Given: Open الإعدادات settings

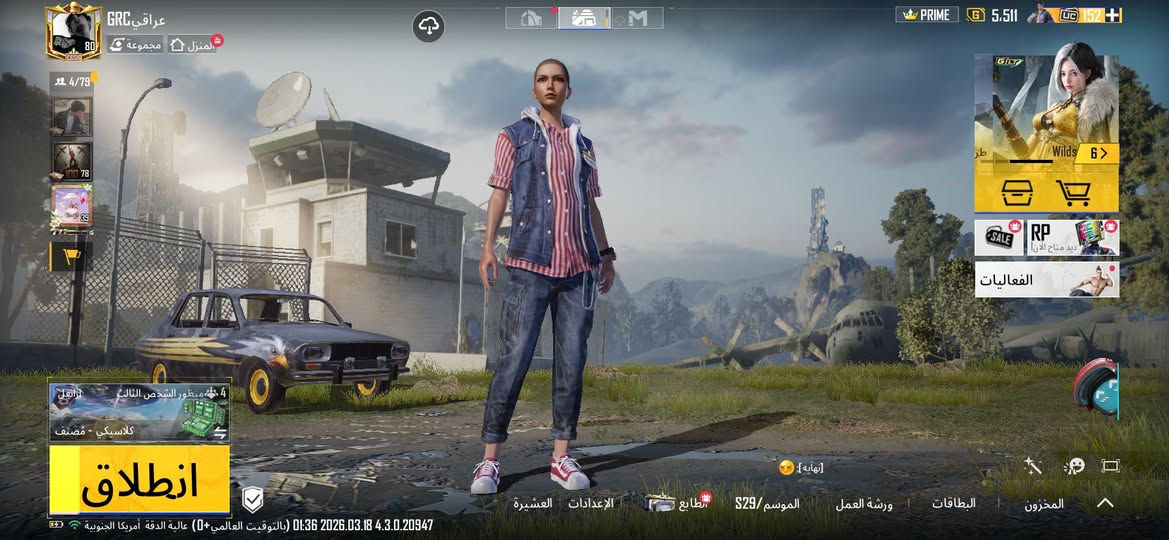Looking at the screenshot, I should click(590, 503).
